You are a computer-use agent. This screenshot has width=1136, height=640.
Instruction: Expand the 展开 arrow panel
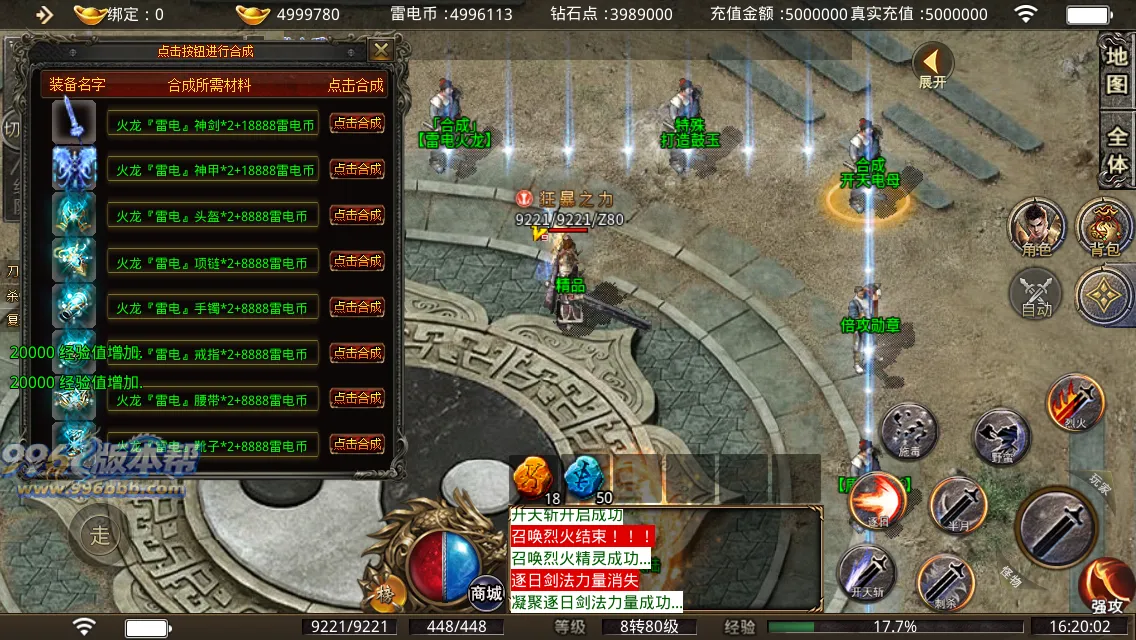[932, 65]
